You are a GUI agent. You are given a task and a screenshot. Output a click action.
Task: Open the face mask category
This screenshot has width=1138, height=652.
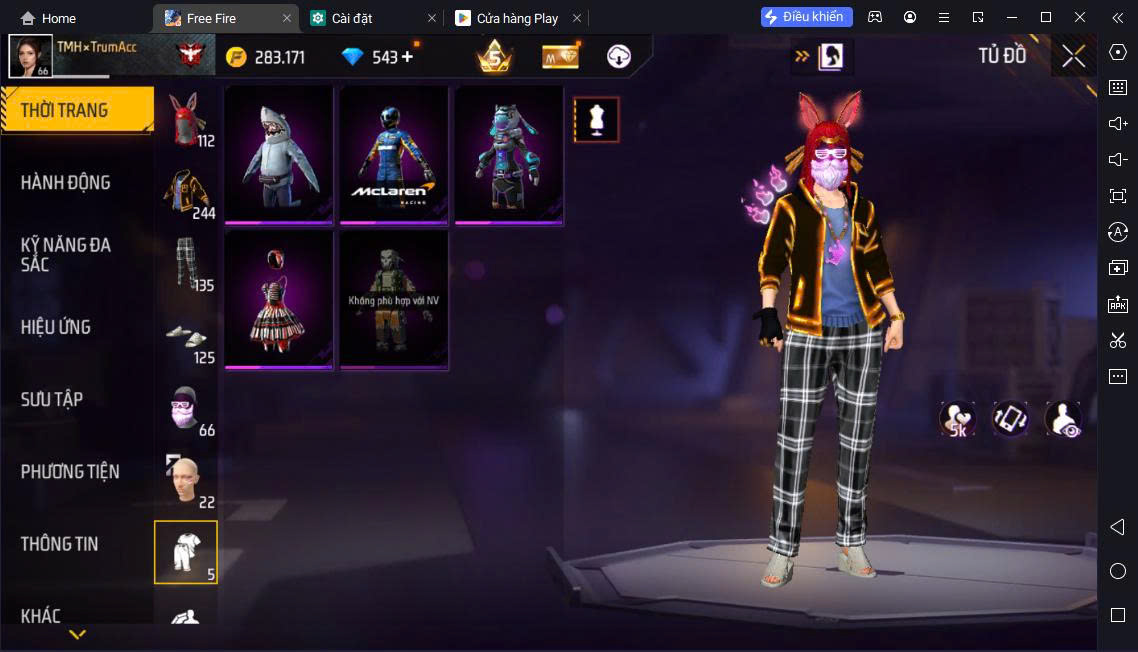(x=185, y=408)
